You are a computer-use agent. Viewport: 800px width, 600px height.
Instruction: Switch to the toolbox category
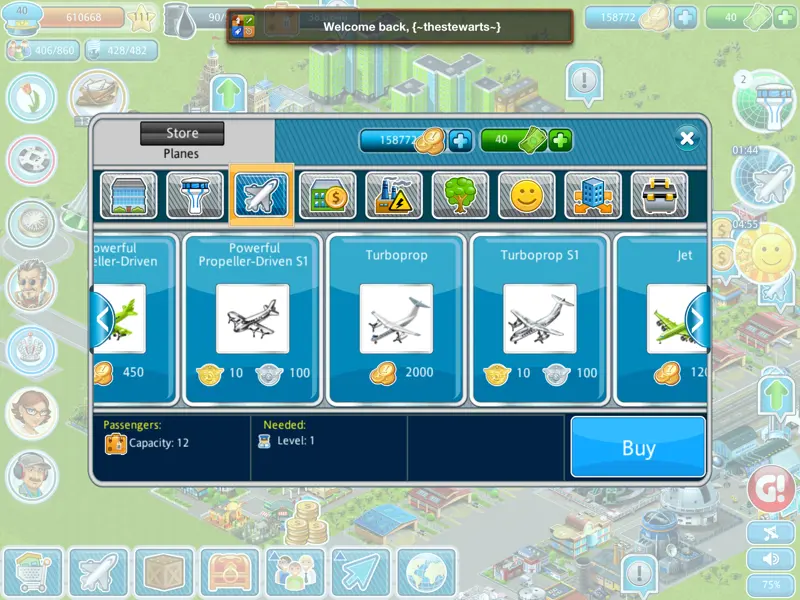[x=659, y=196]
